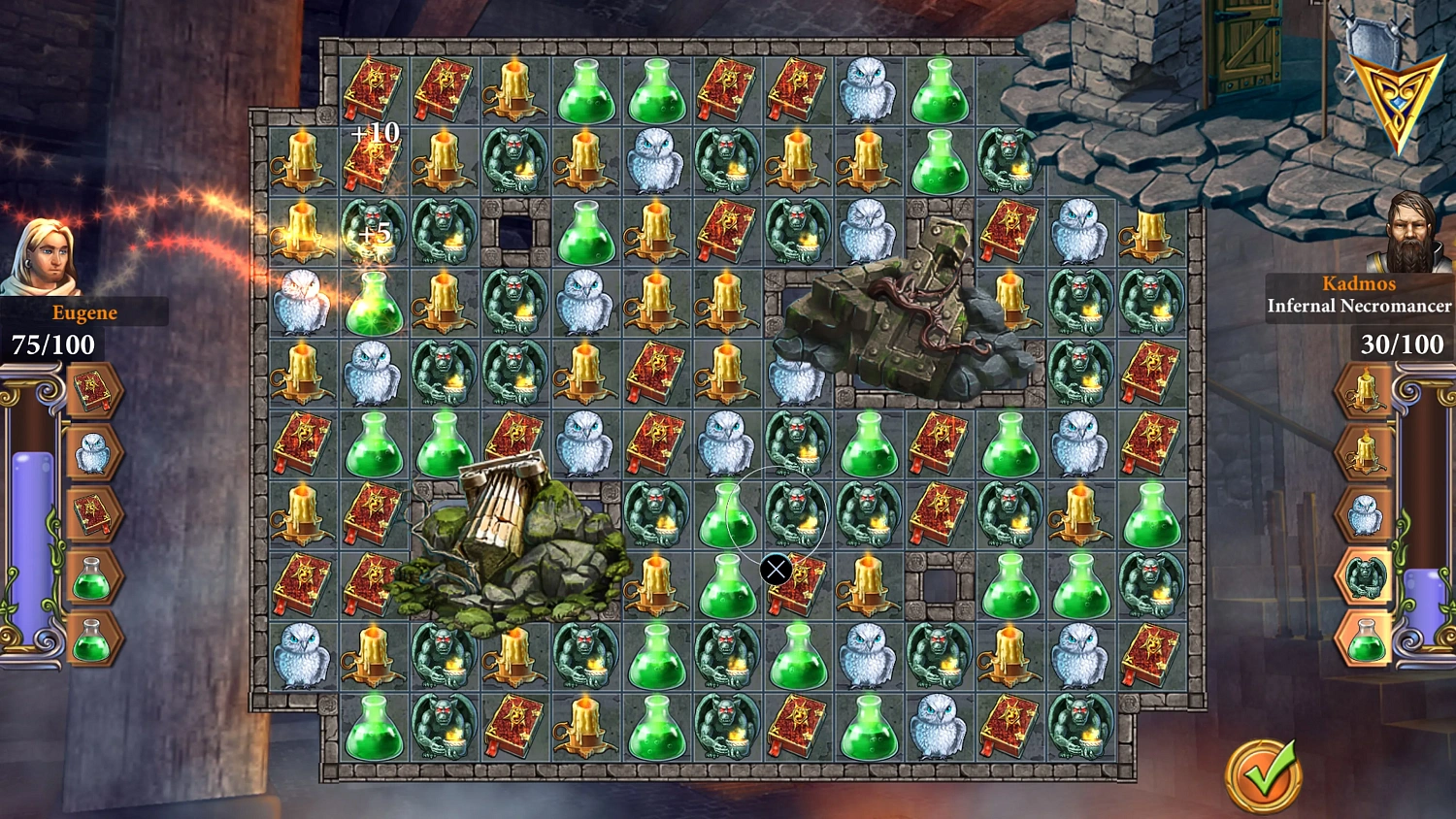Screen dimensions: 1456x819
Task: Click the wooden door in the tower at top right
Action: [x=1242, y=44]
